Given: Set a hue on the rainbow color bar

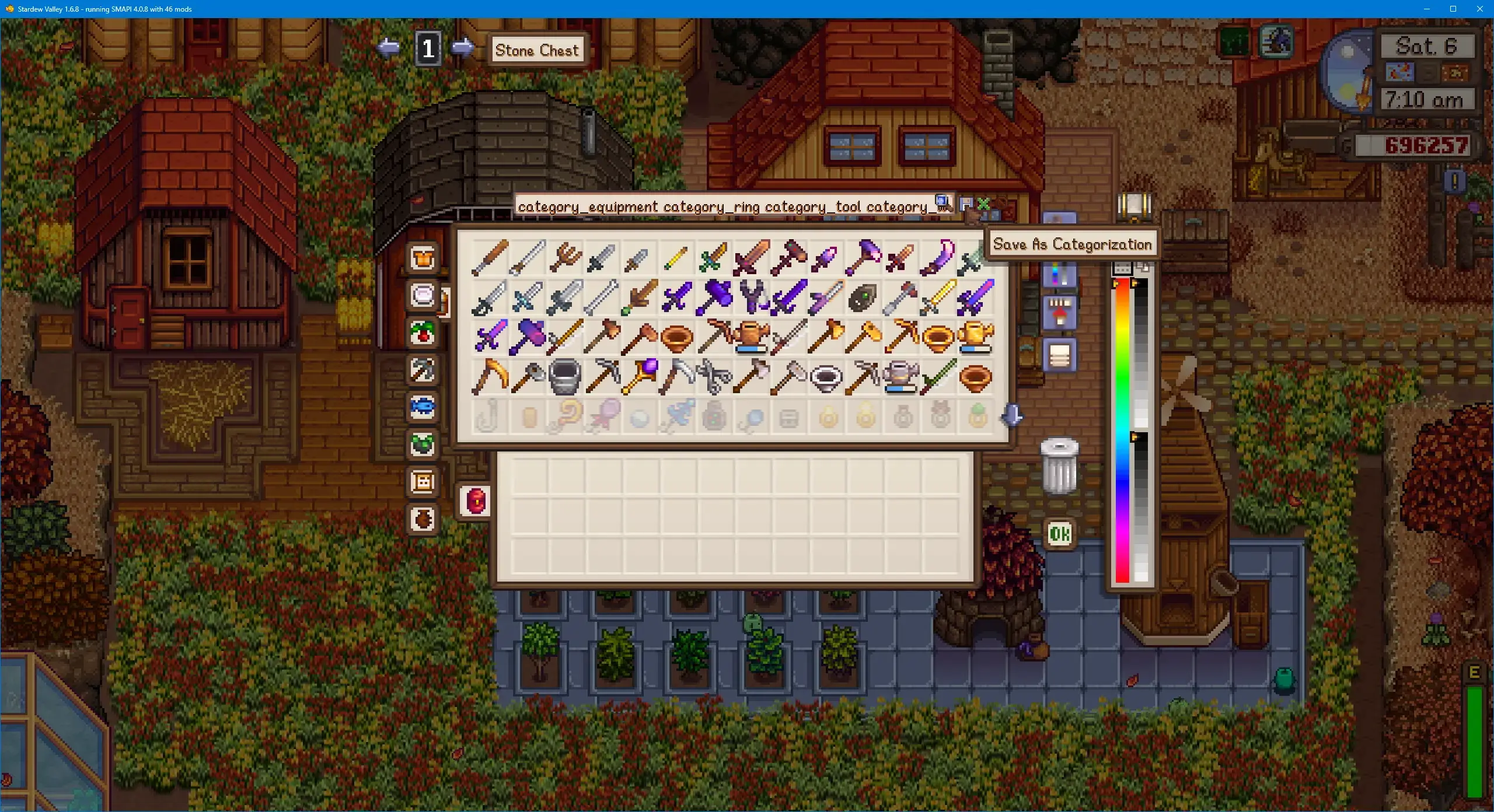Looking at the screenshot, I should [x=1122, y=432].
